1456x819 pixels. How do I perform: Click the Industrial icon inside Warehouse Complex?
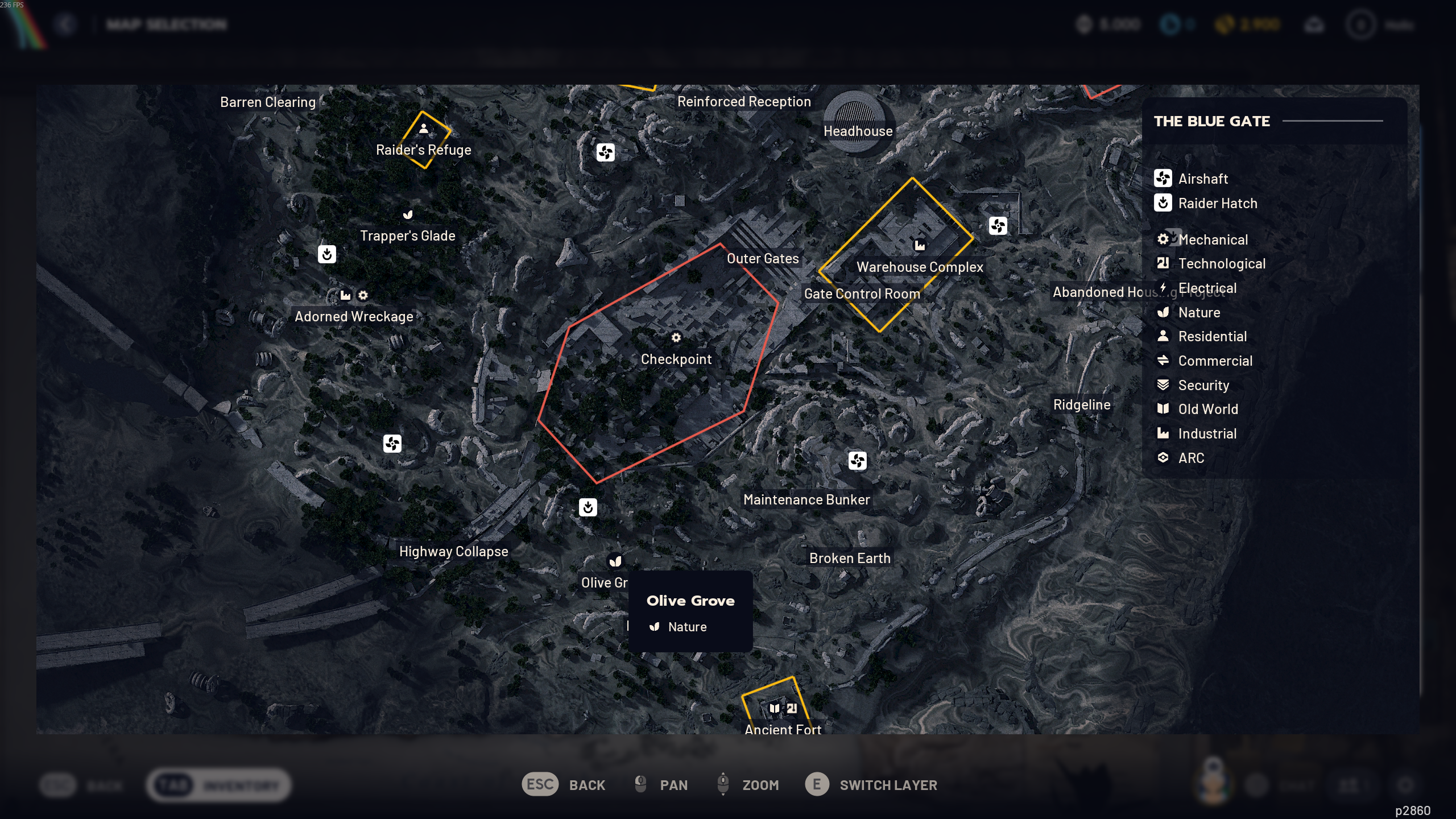click(x=920, y=245)
